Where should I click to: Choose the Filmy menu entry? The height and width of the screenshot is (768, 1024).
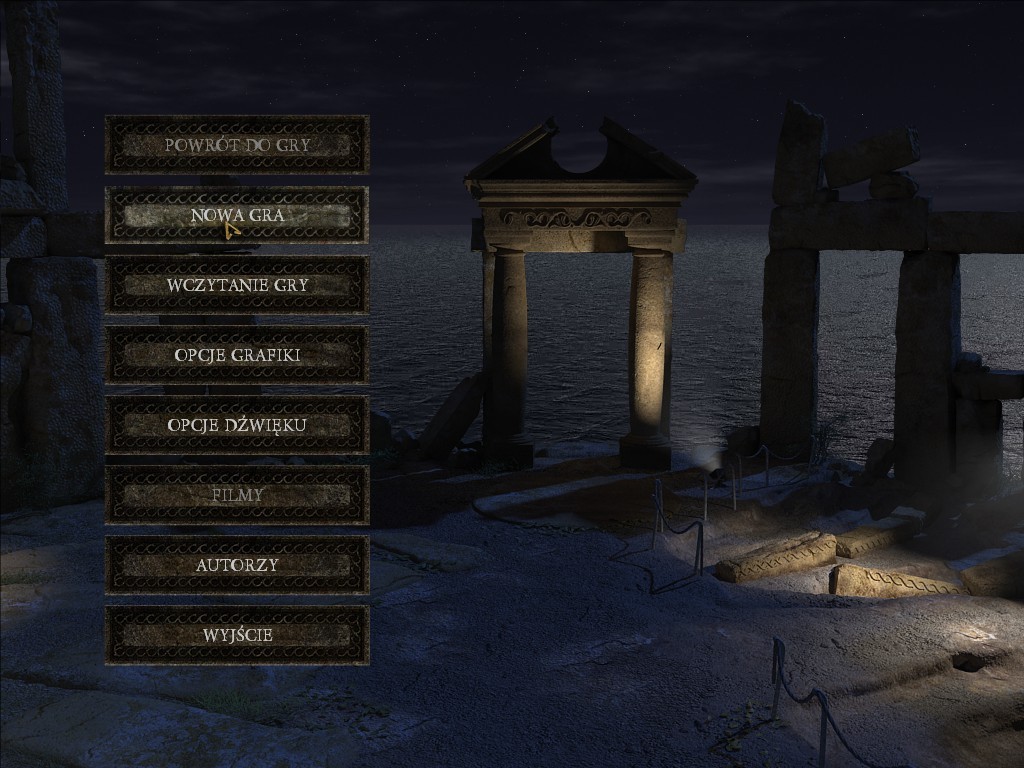[237, 495]
